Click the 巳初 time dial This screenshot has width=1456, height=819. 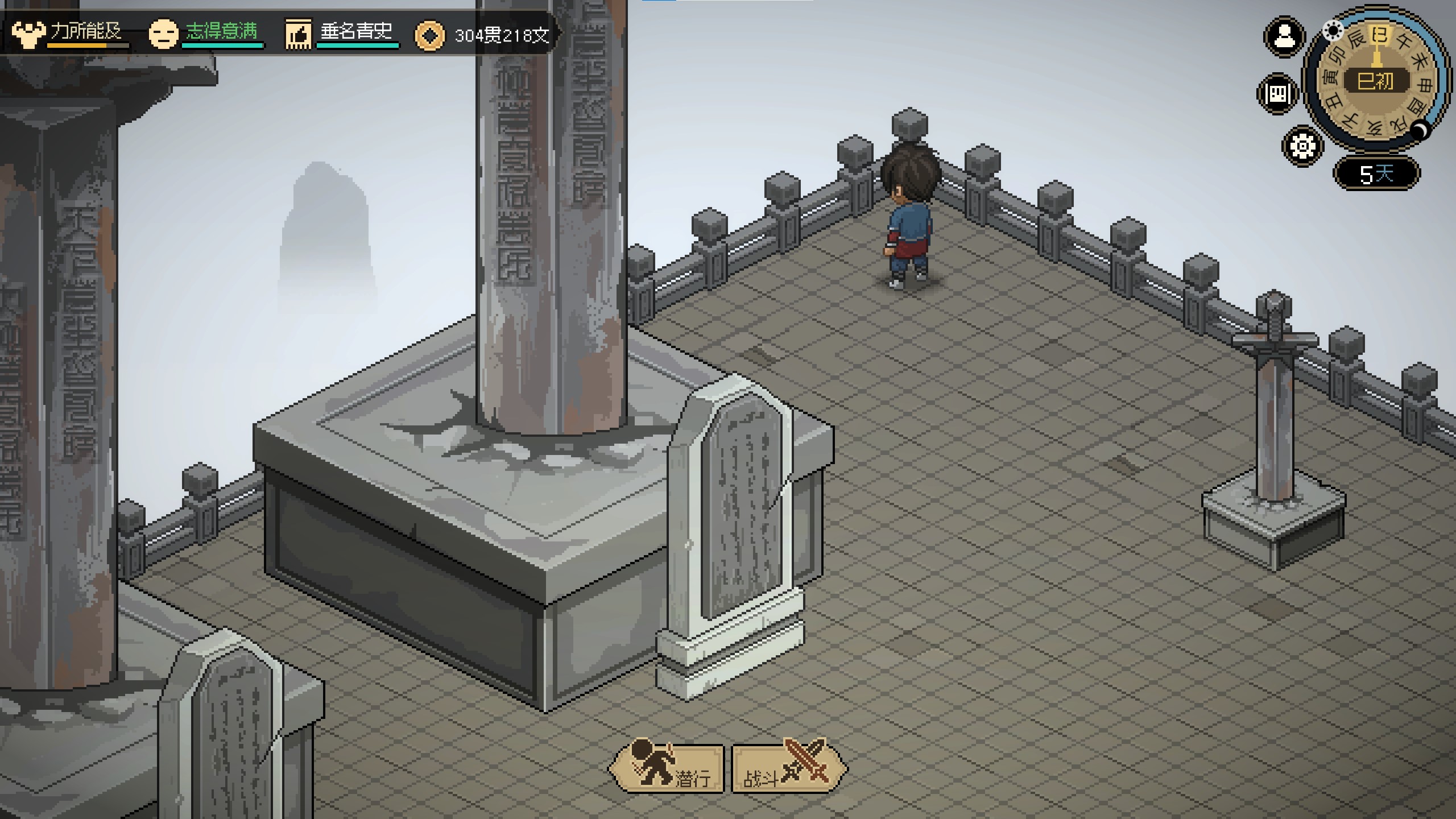1376,81
